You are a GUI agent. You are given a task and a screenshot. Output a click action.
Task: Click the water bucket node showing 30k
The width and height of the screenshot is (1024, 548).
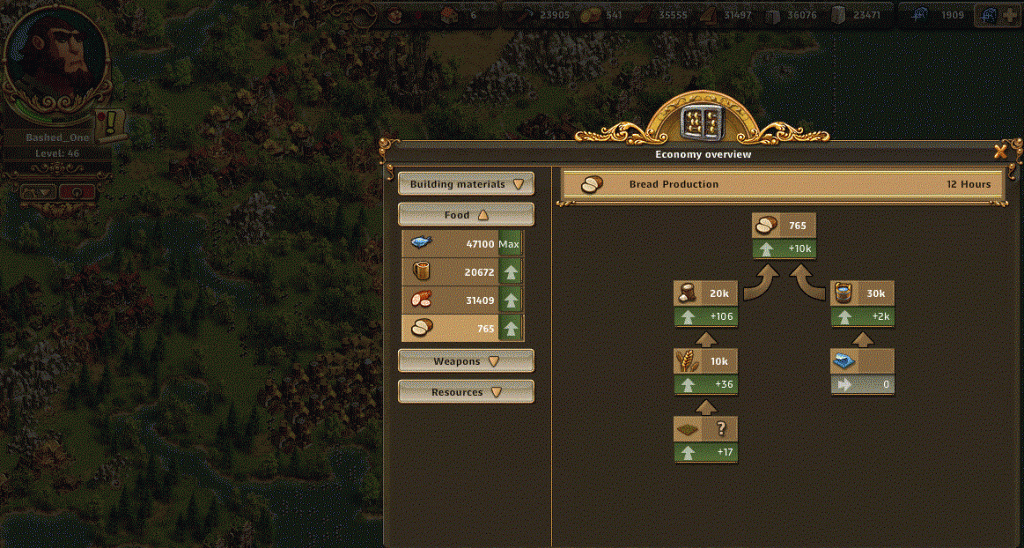tap(862, 294)
